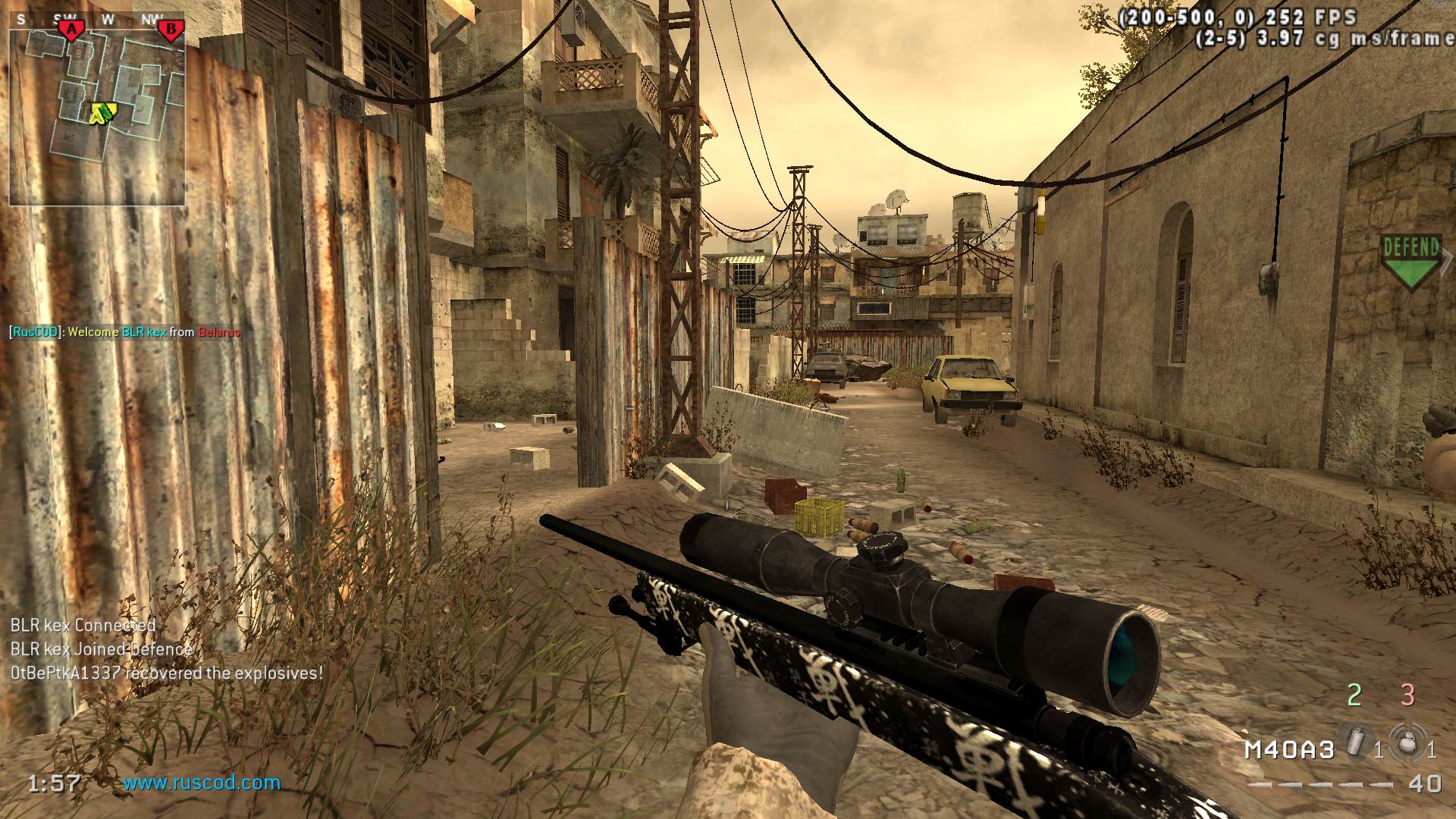Select the yellow player arrow on minimap

tap(101, 114)
